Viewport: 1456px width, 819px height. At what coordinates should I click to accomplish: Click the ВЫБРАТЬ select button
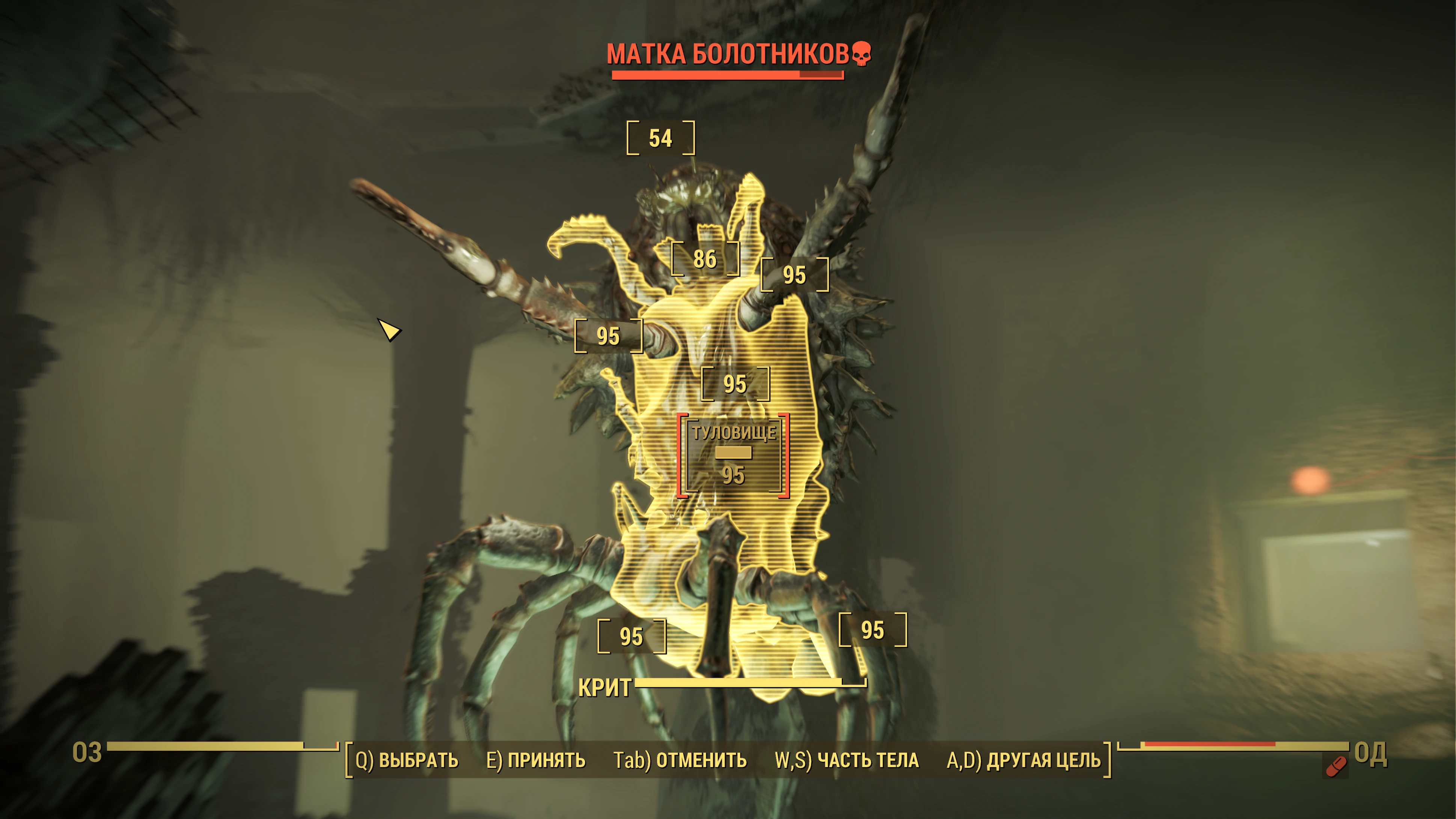point(407,760)
